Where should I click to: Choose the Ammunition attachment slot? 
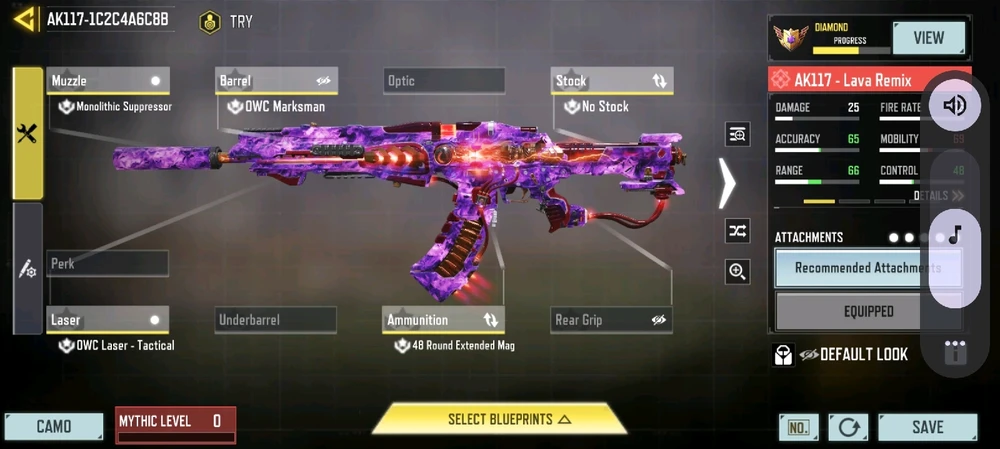444,320
